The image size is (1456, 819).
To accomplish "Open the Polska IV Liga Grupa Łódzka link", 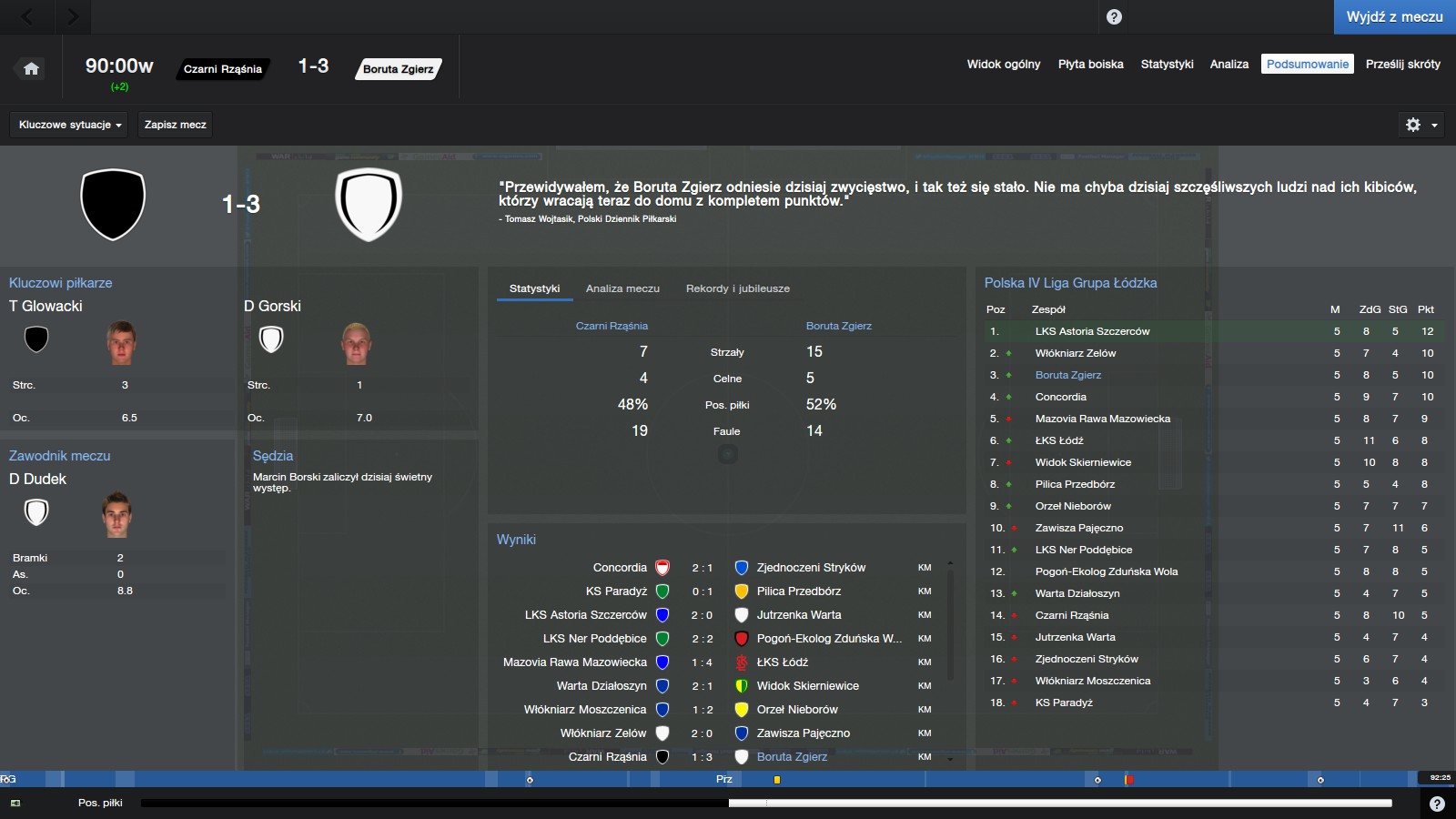I will tap(1070, 283).
